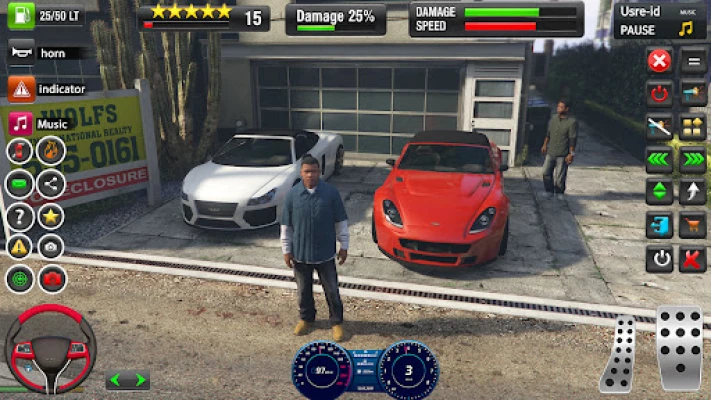This screenshot has height=400, width=711.
Task: Honk the horn button
Action: tap(21, 52)
